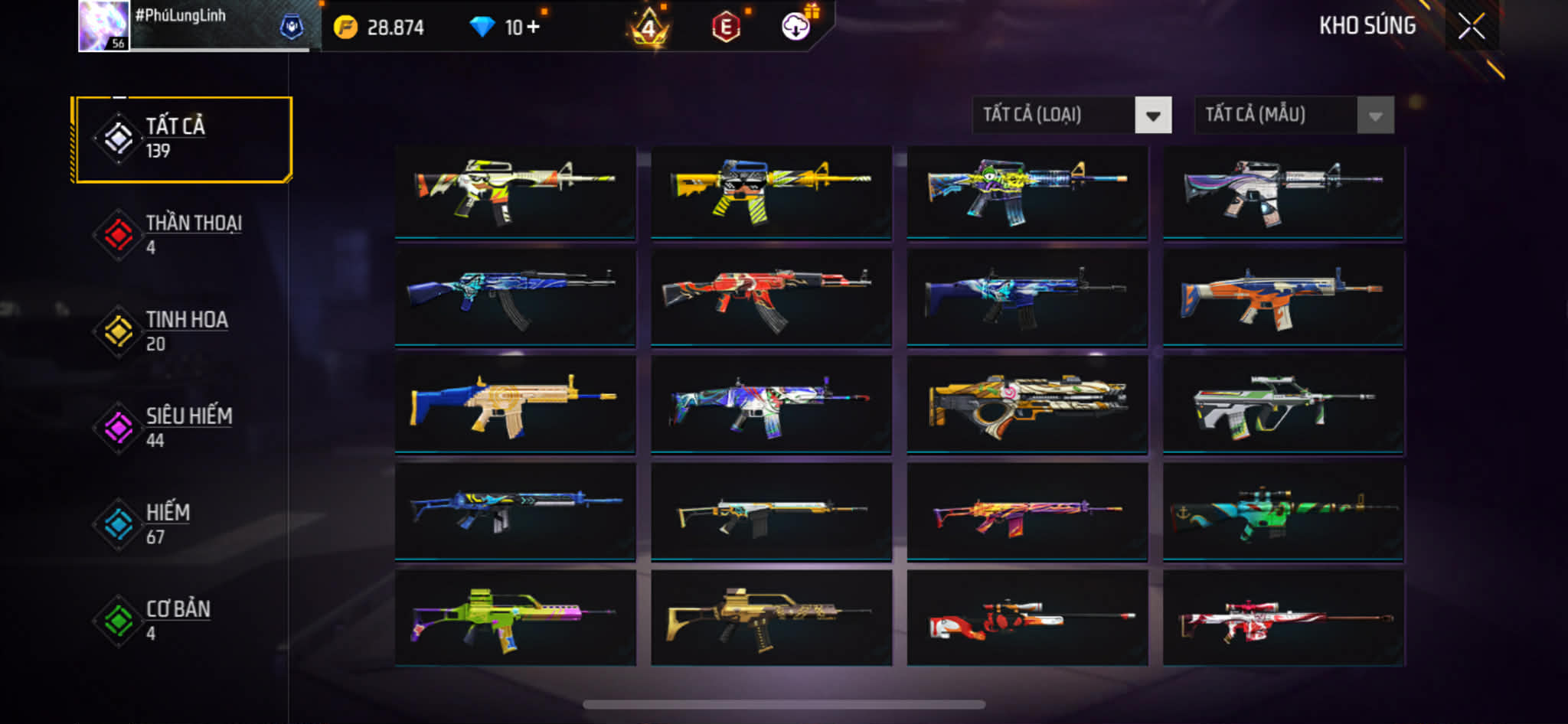This screenshot has width=1568, height=724.
Task: Select the yellow and blue M4A1 skin
Action: [771, 191]
